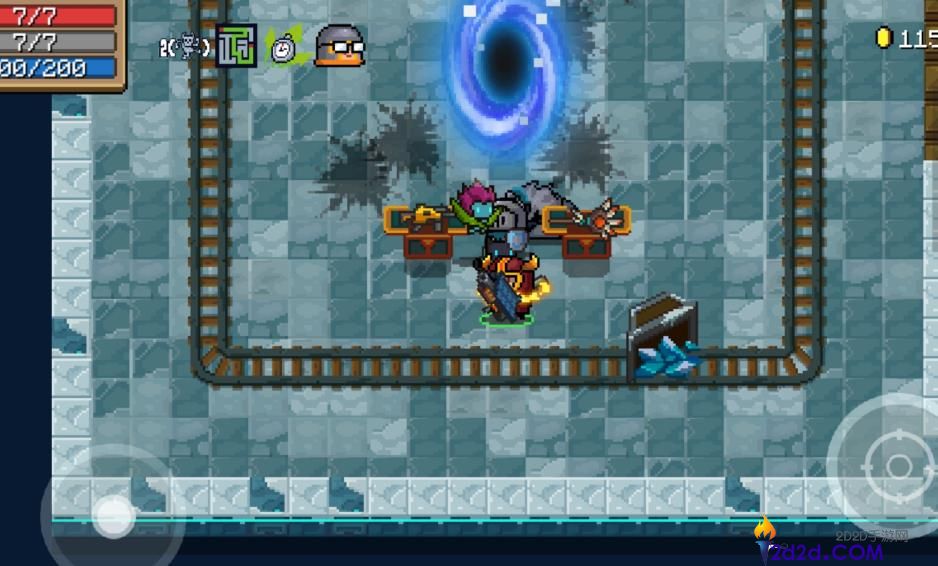This screenshot has width=938, height=566.
Task: Tap the stopwatch buff icon
Action: point(285,46)
